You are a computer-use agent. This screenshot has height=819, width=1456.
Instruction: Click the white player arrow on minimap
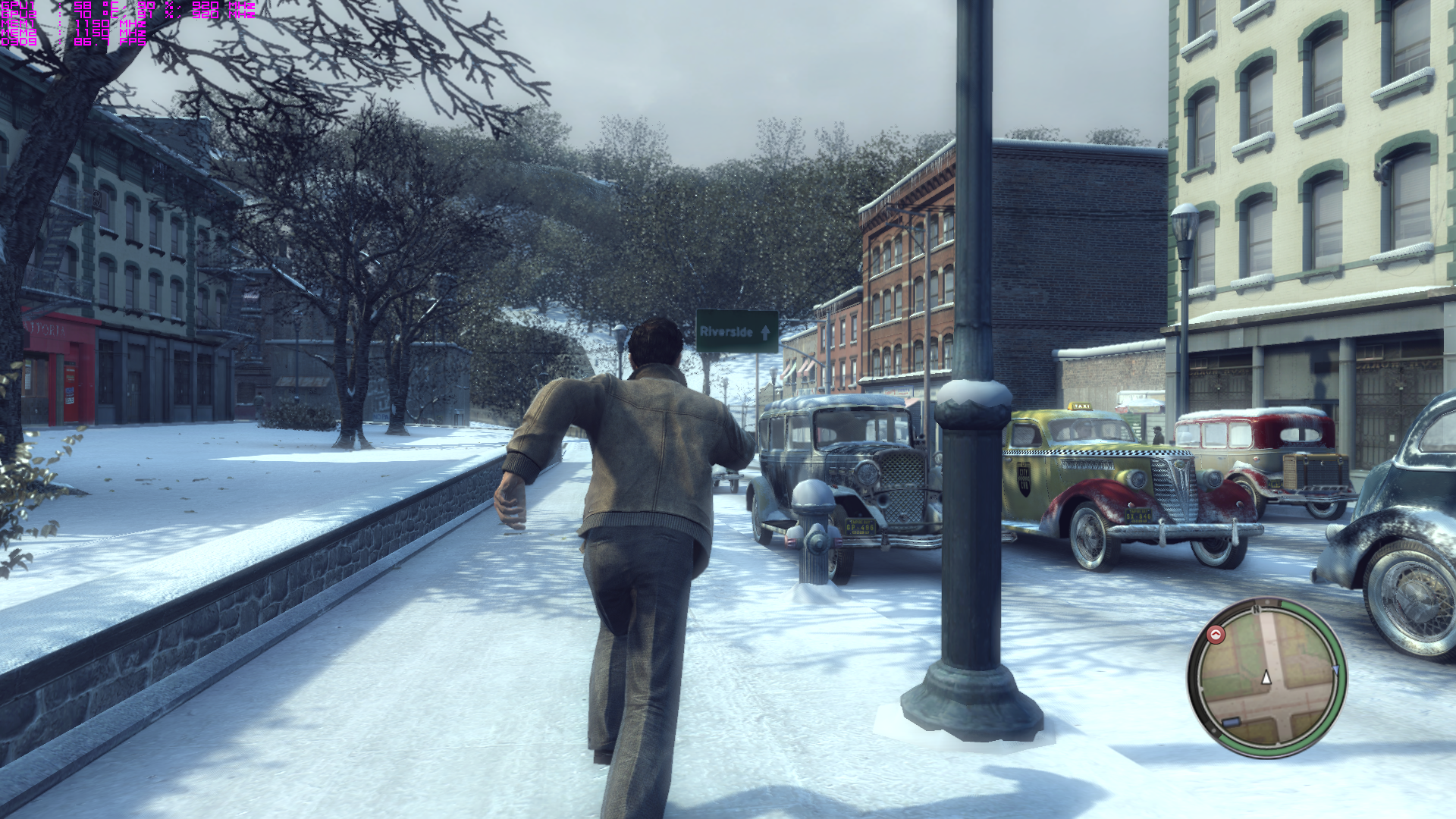pyautogui.click(x=1266, y=677)
